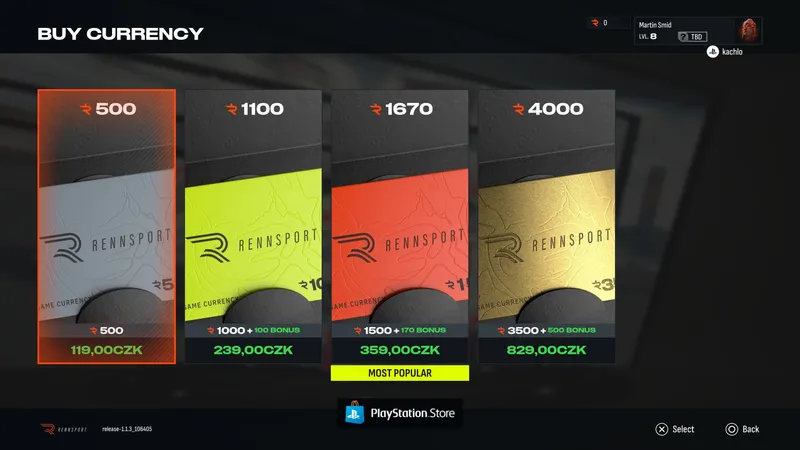This screenshot has height=450, width=800.
Task: Click the Back button
Action: point(742,429)
